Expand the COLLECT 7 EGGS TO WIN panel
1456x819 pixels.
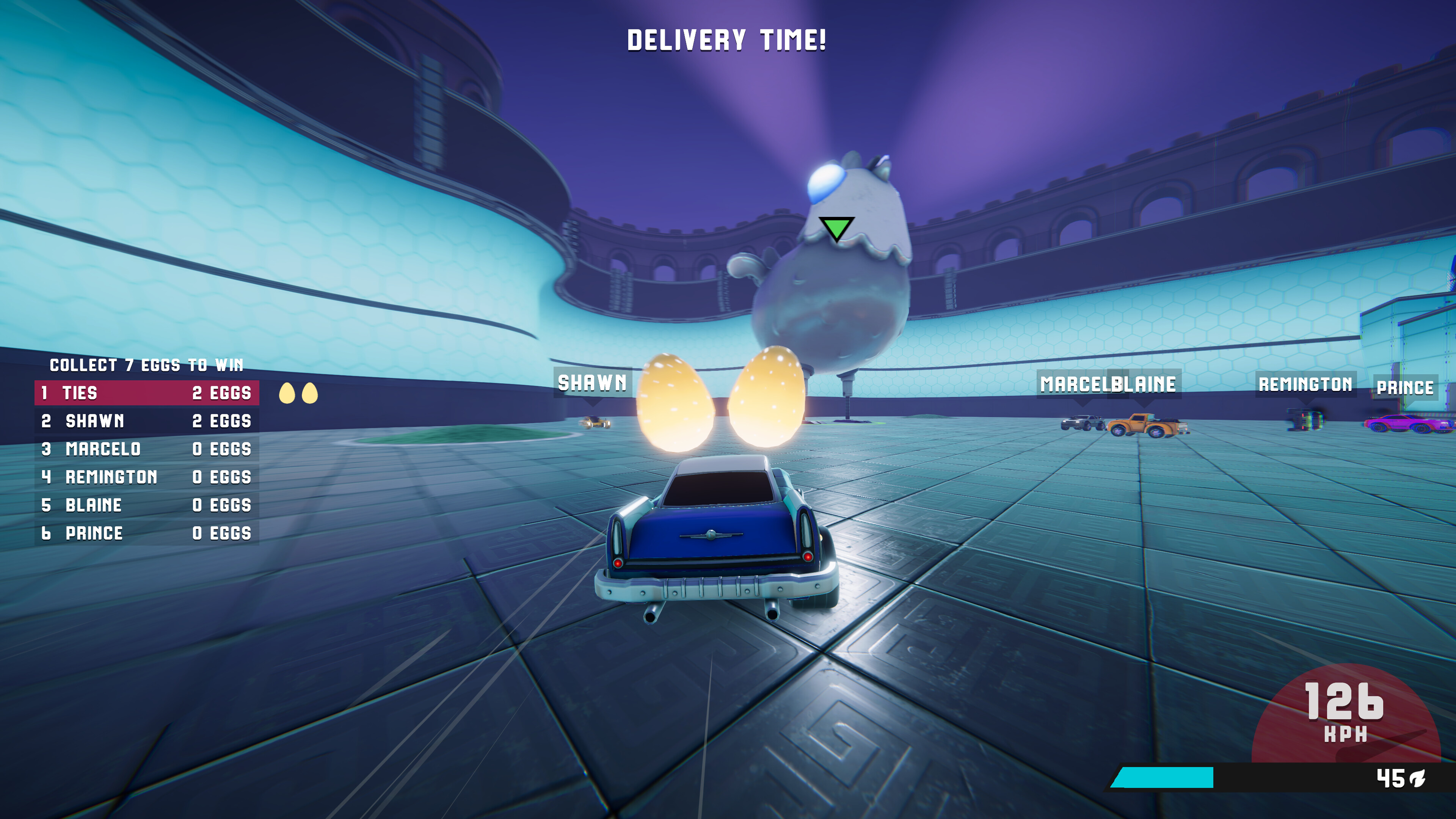pos(147,364)
